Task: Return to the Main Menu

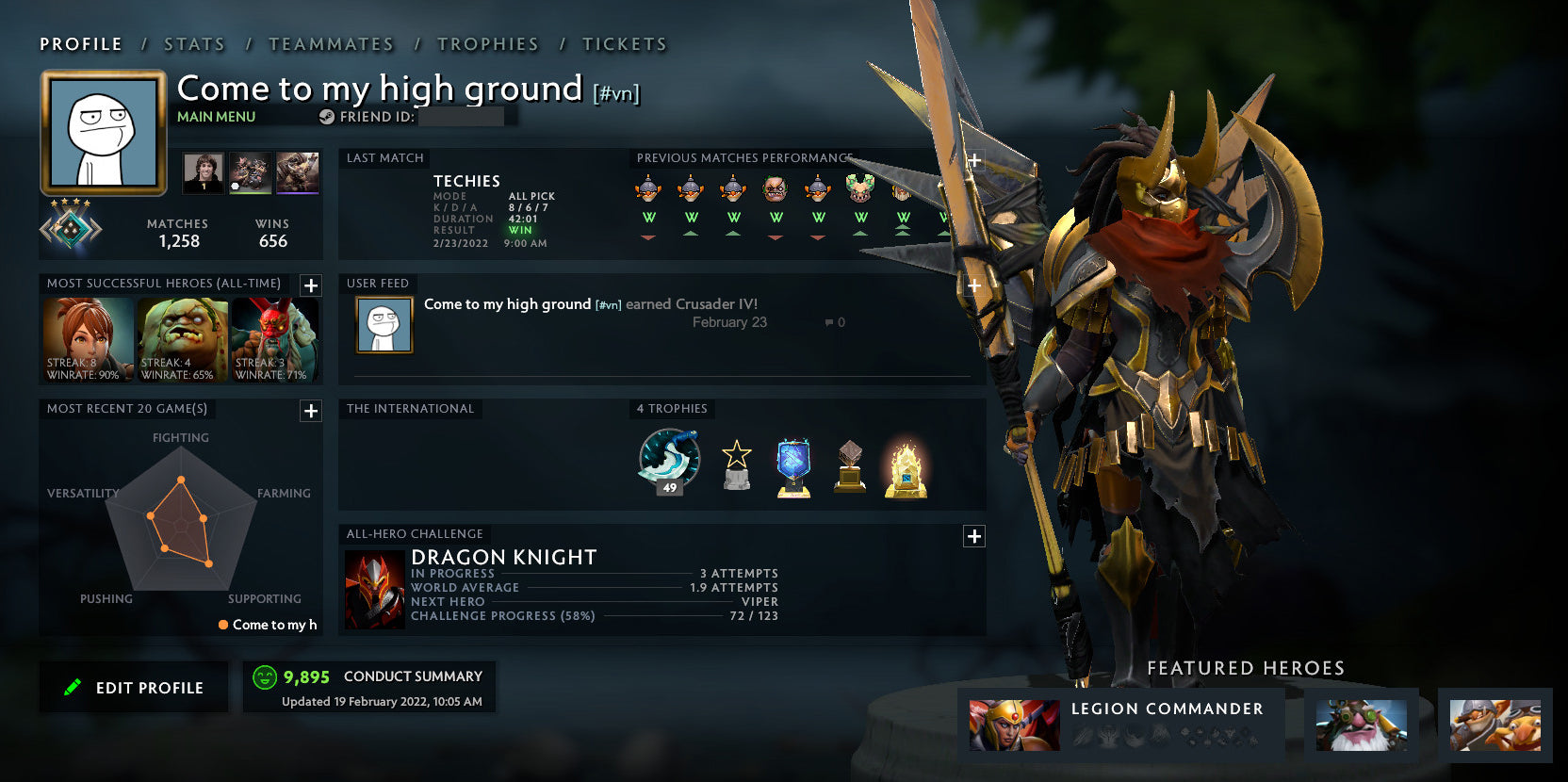Action: (216, 116)
